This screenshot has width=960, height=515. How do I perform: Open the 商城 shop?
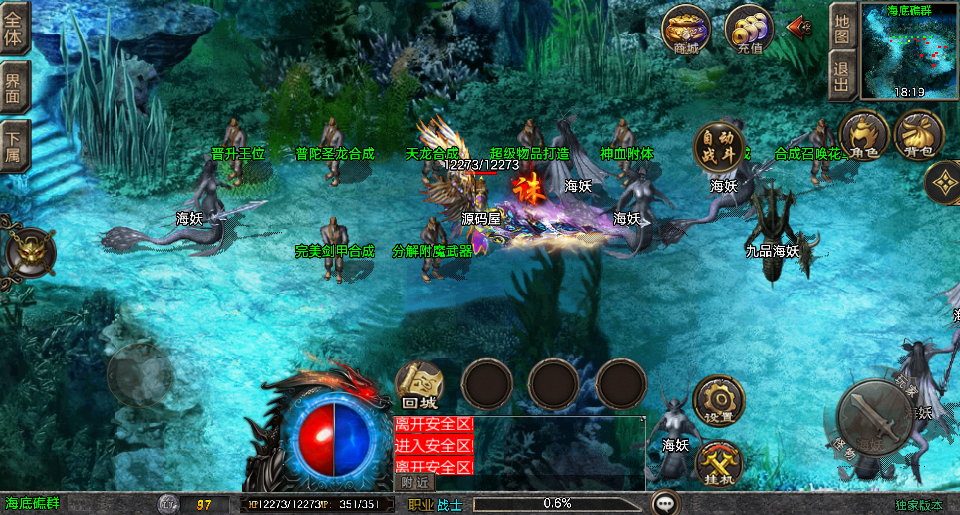pyautogui.click(x=686, y=30)
